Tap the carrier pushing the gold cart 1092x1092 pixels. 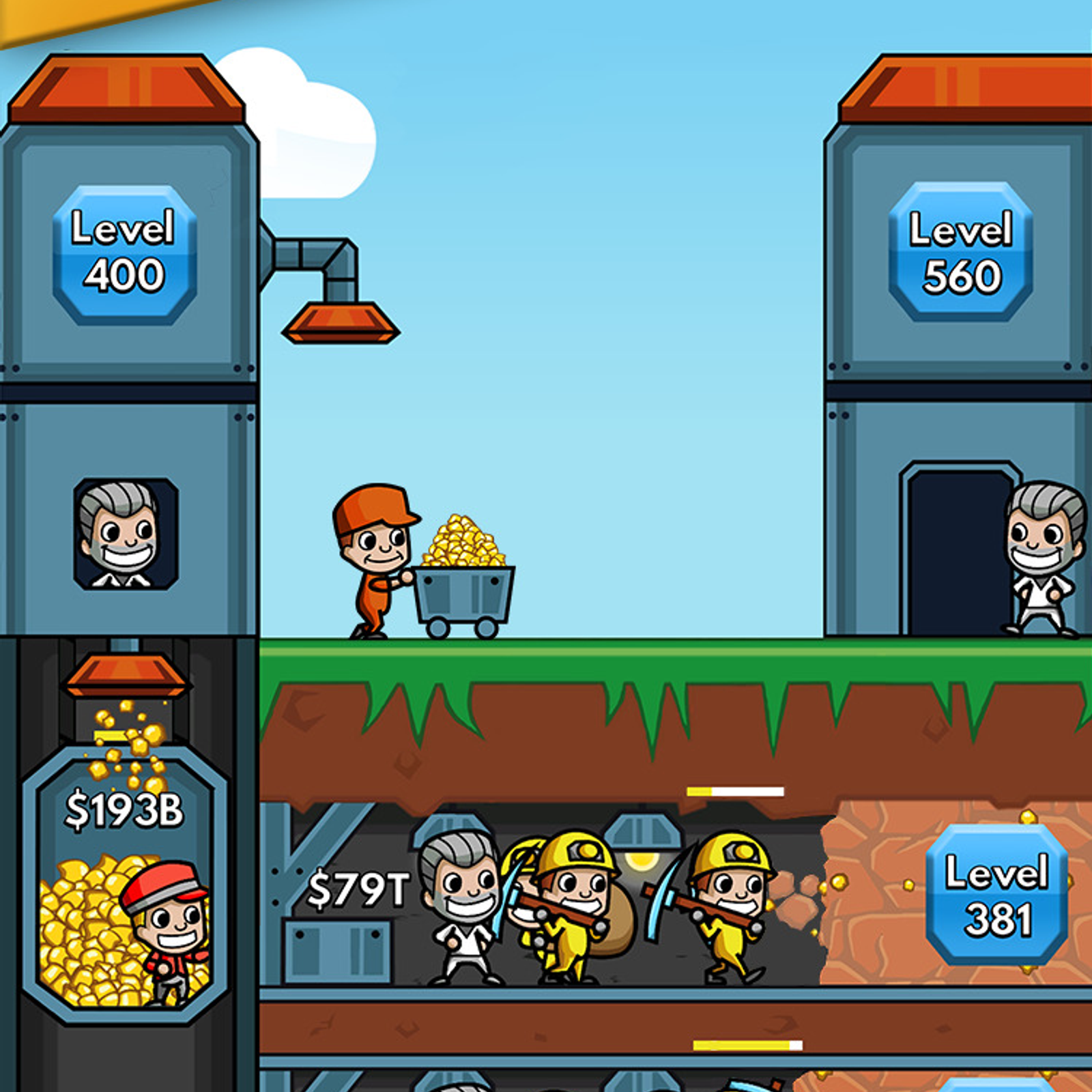point(375,566)
